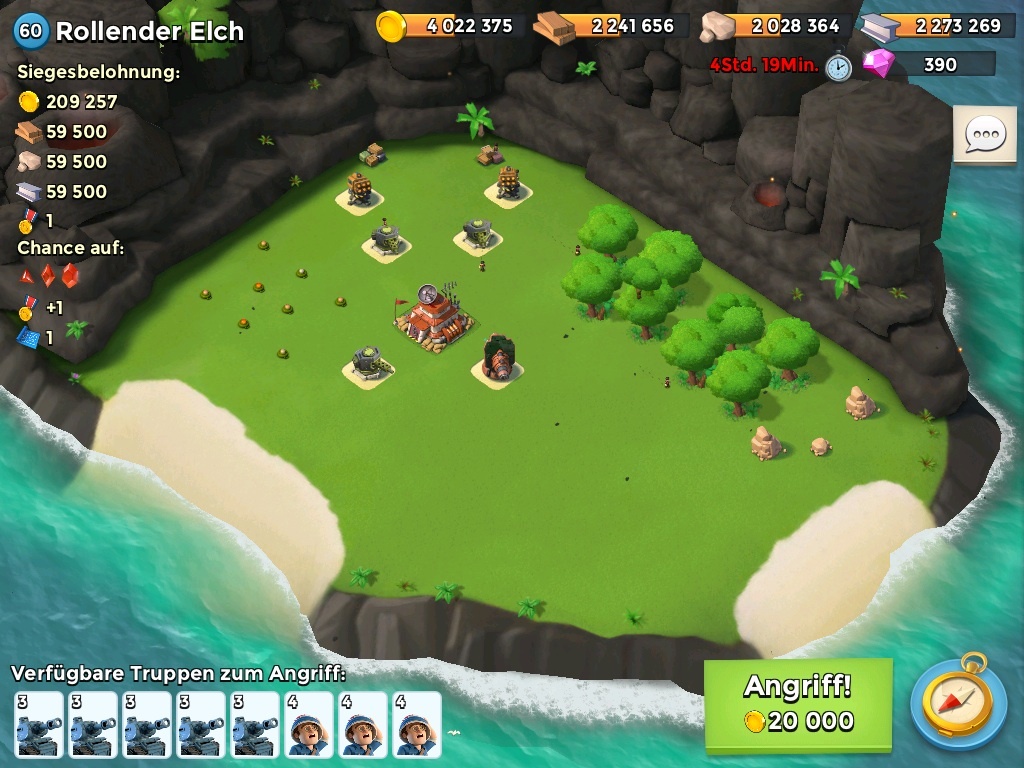This screenshot has height=768, width=1024.
Task: Tap the Rollender Elch player name
Action: tap(149, 31)
